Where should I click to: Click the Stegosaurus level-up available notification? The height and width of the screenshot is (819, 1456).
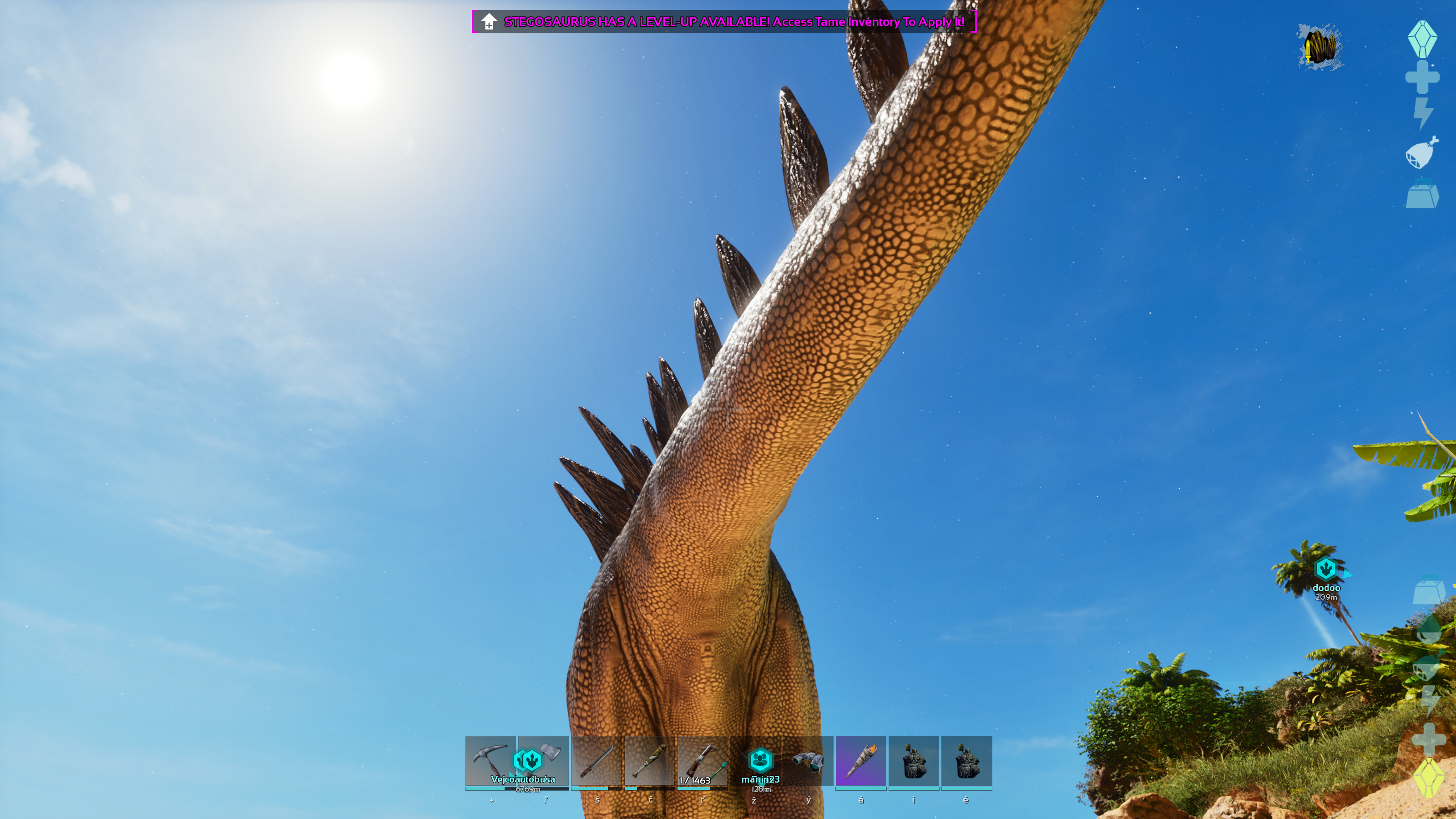pyautogui.click(x=723, y=22)
